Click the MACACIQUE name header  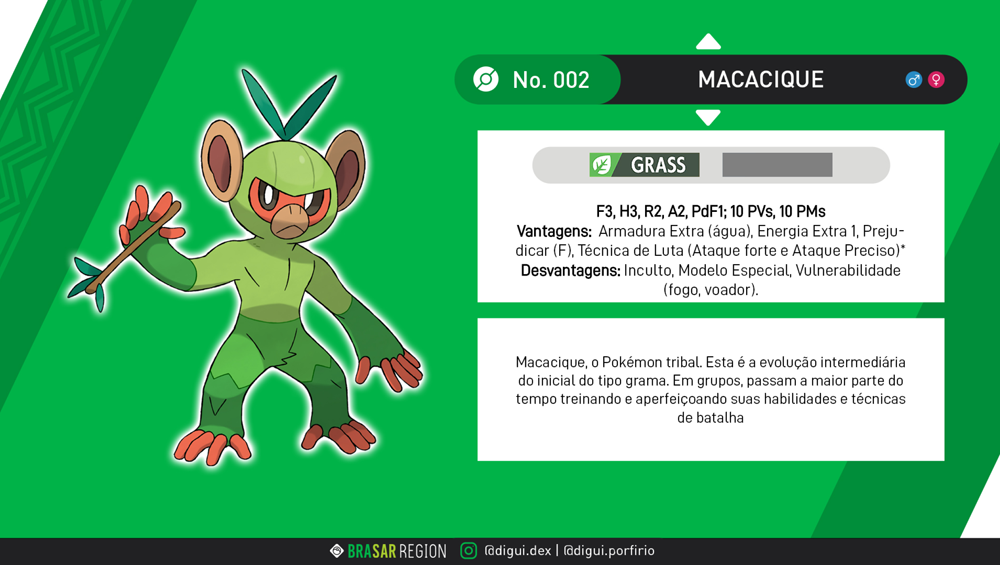(x=760, y=80)
